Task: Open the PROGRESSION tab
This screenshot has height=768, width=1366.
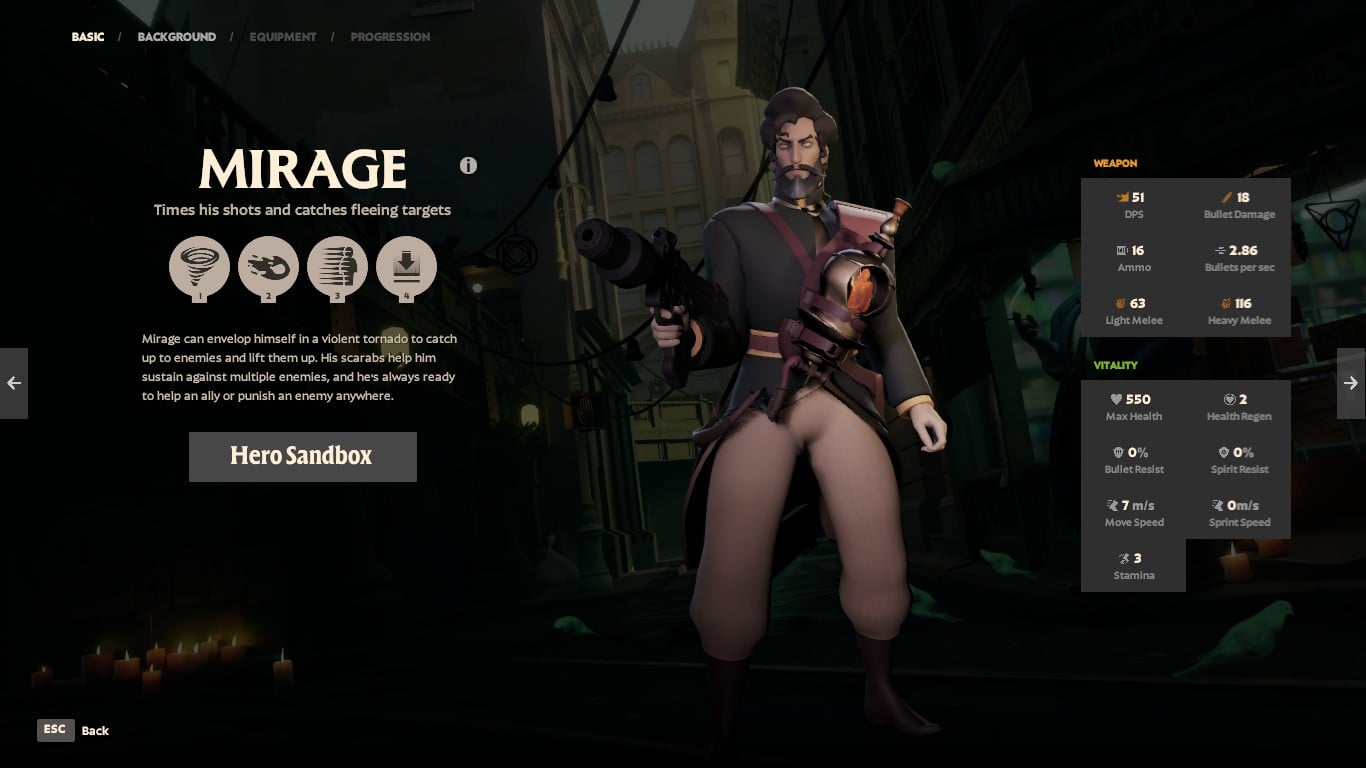Action: point(390,36)
